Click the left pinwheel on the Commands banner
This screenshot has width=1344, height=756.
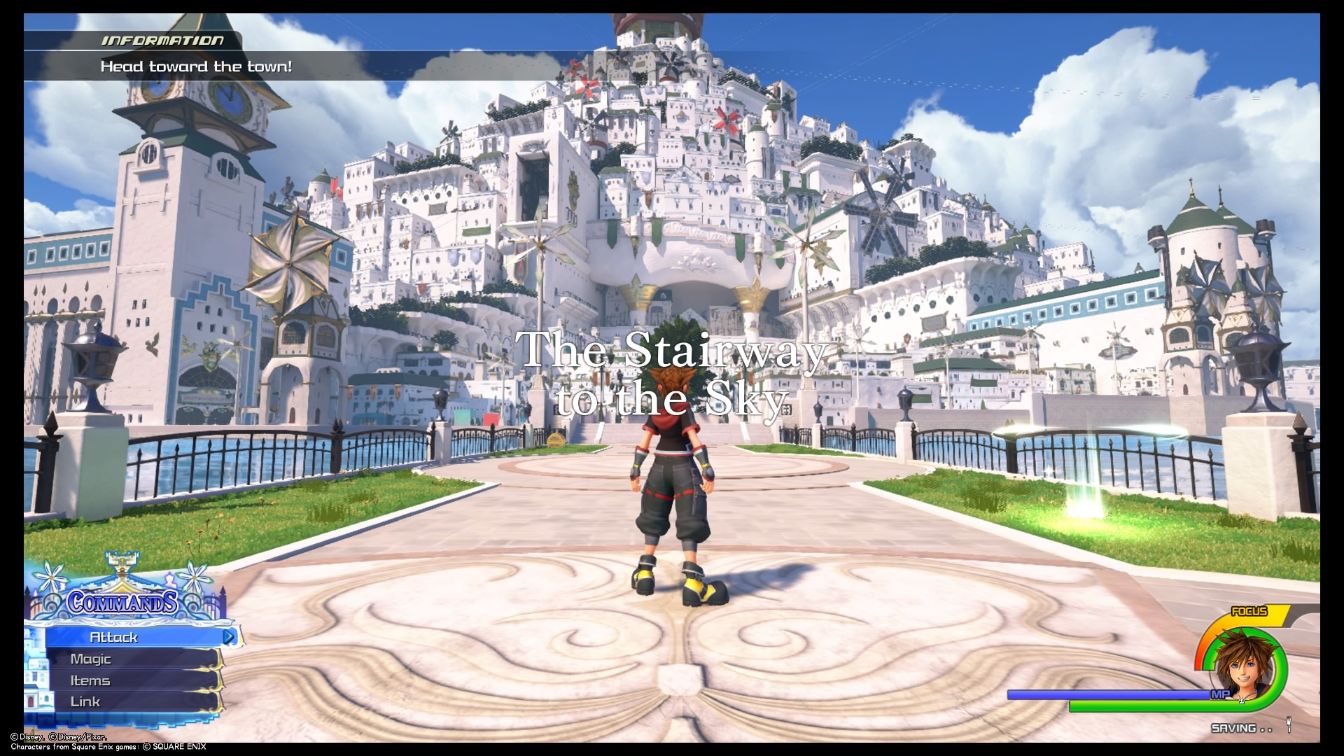[x=50, y=577]
